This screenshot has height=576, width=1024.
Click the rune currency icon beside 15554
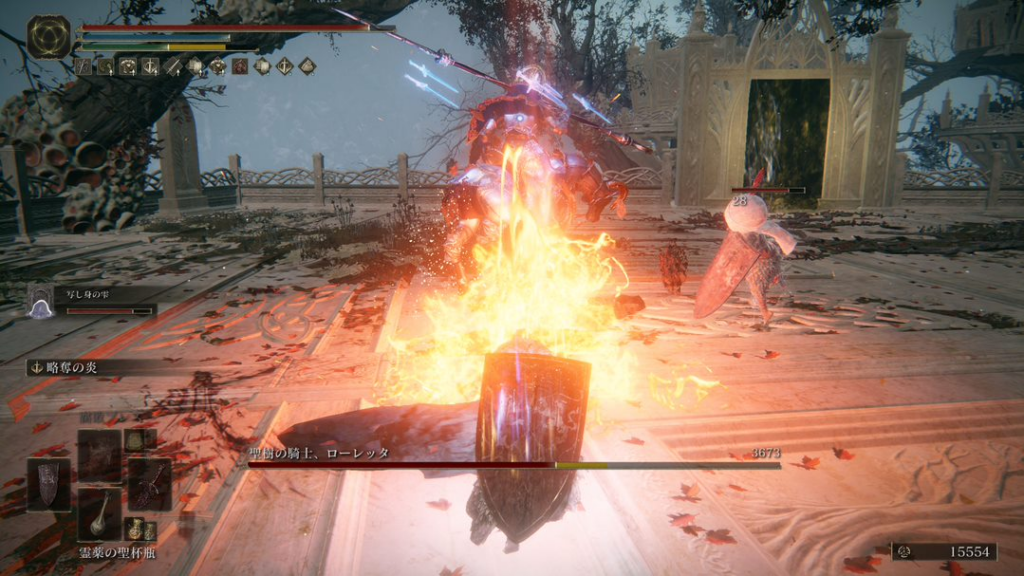[x=903, y=552]
